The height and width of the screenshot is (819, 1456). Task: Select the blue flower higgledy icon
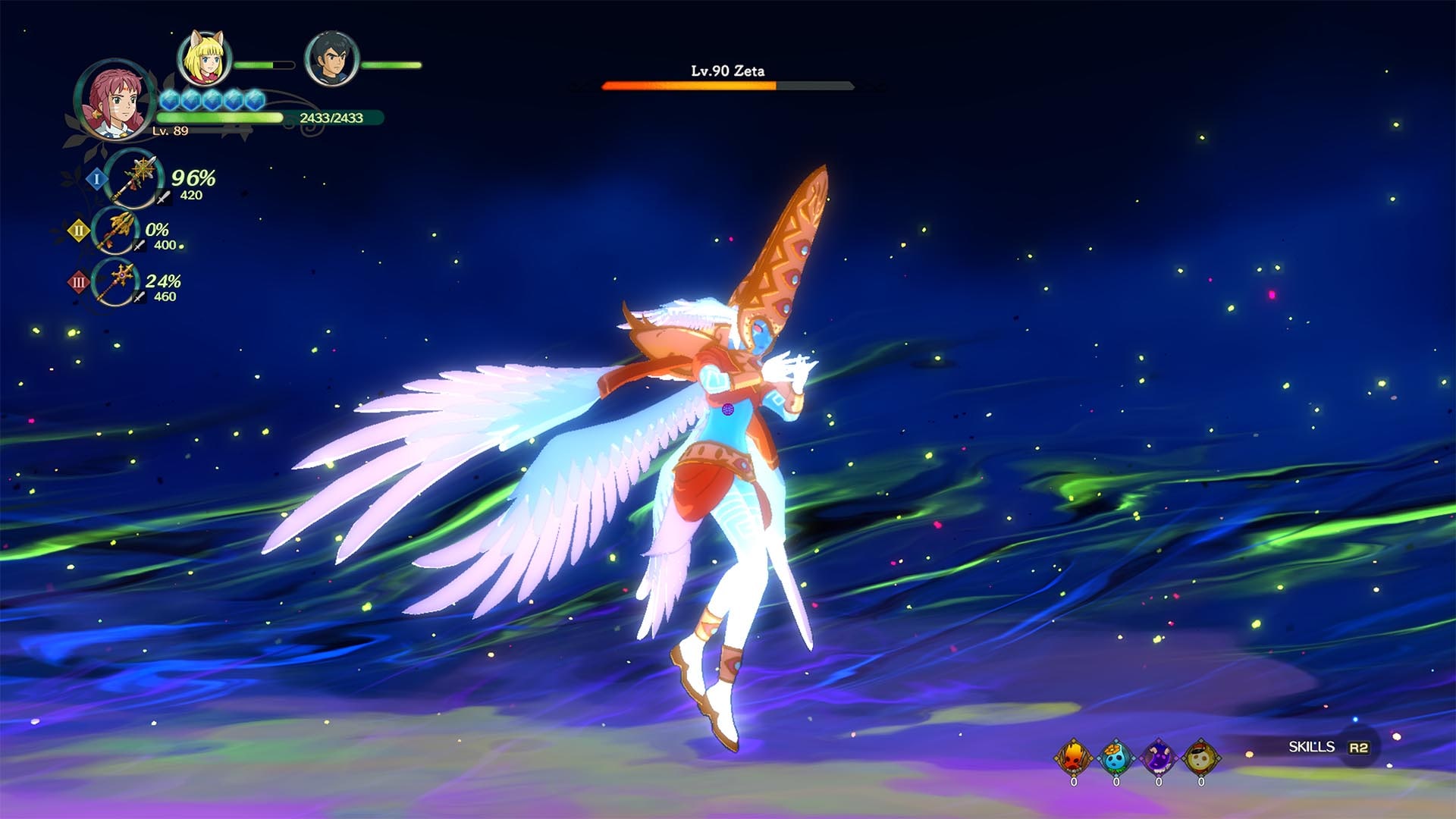coord(1116,757)
